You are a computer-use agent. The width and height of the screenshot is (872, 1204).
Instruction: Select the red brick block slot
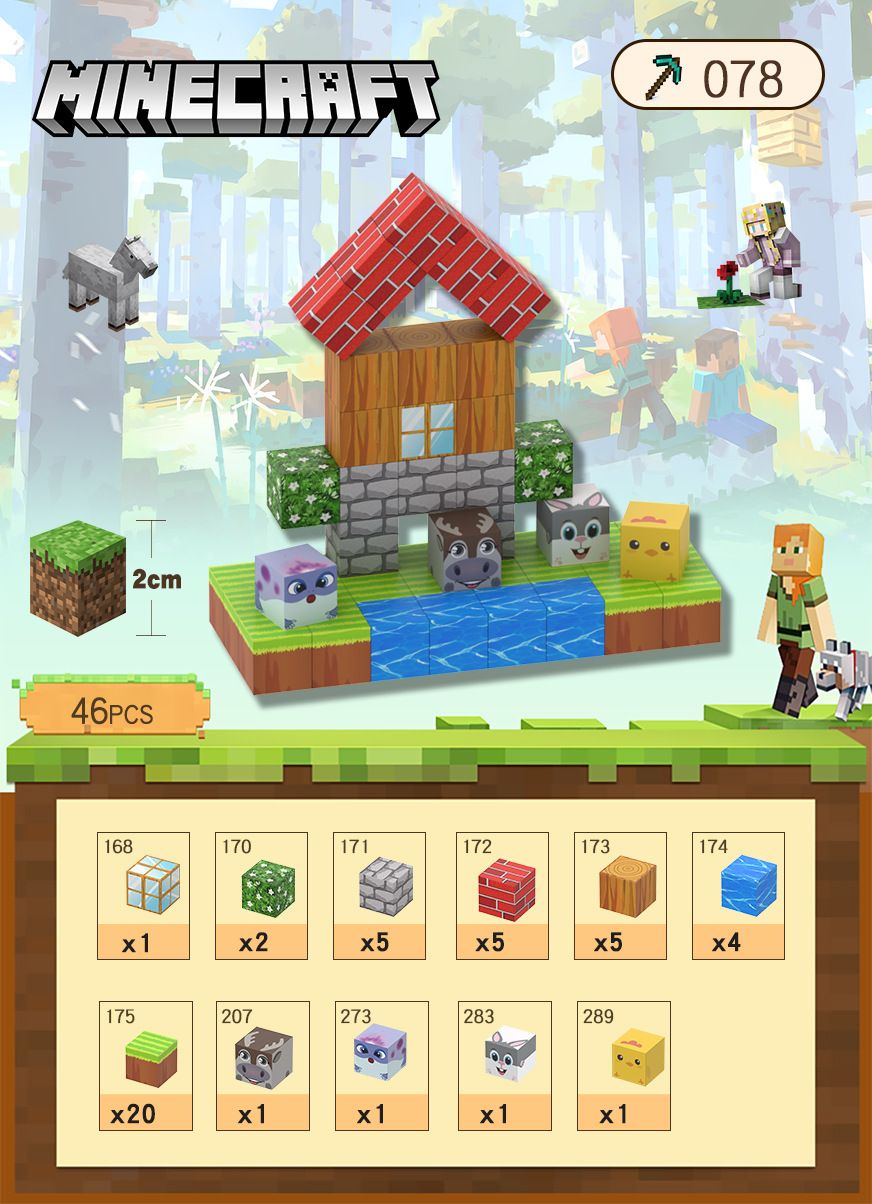click(502, 895)
